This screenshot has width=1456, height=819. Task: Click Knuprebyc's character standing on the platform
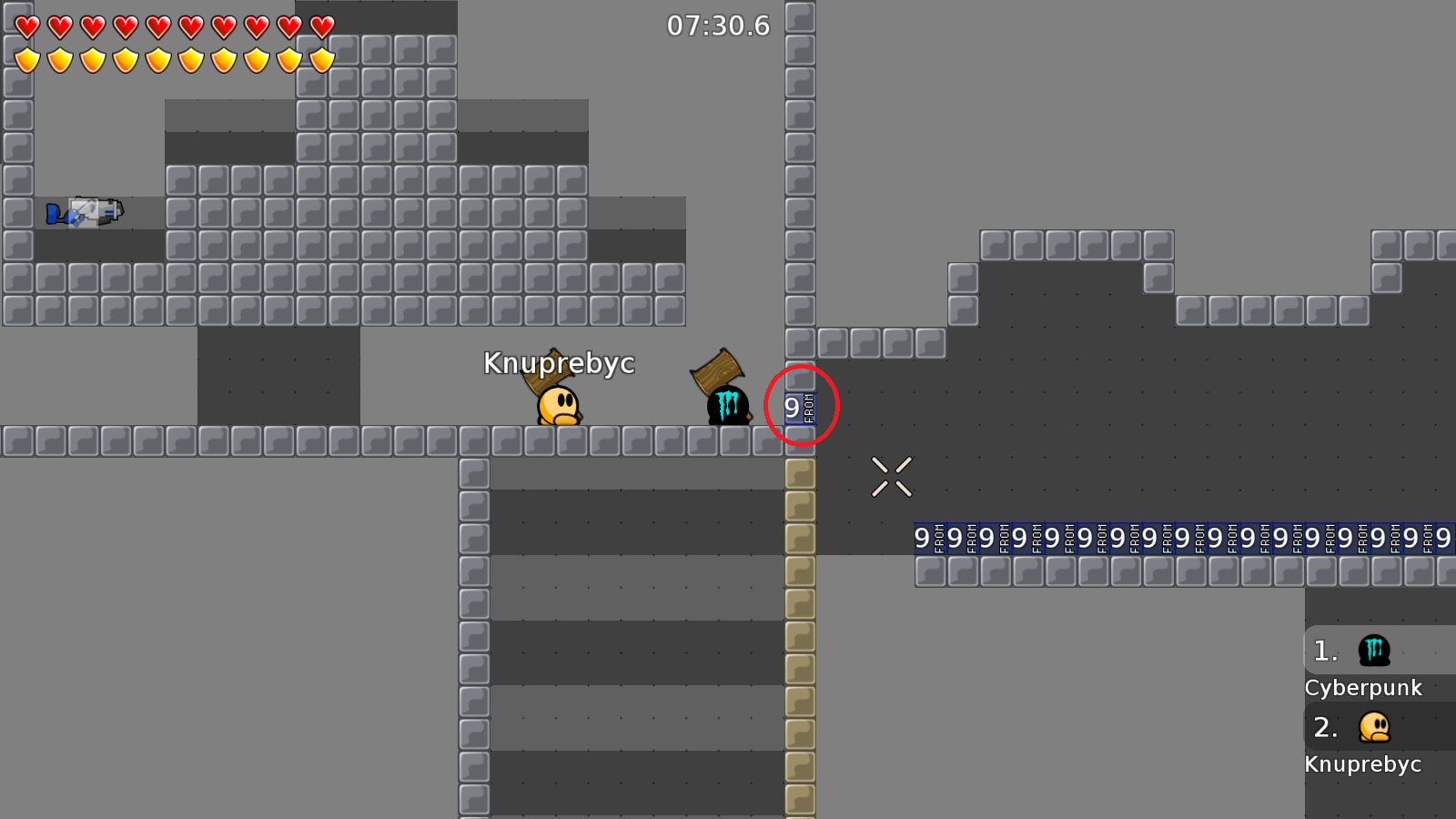pos(557,407)
